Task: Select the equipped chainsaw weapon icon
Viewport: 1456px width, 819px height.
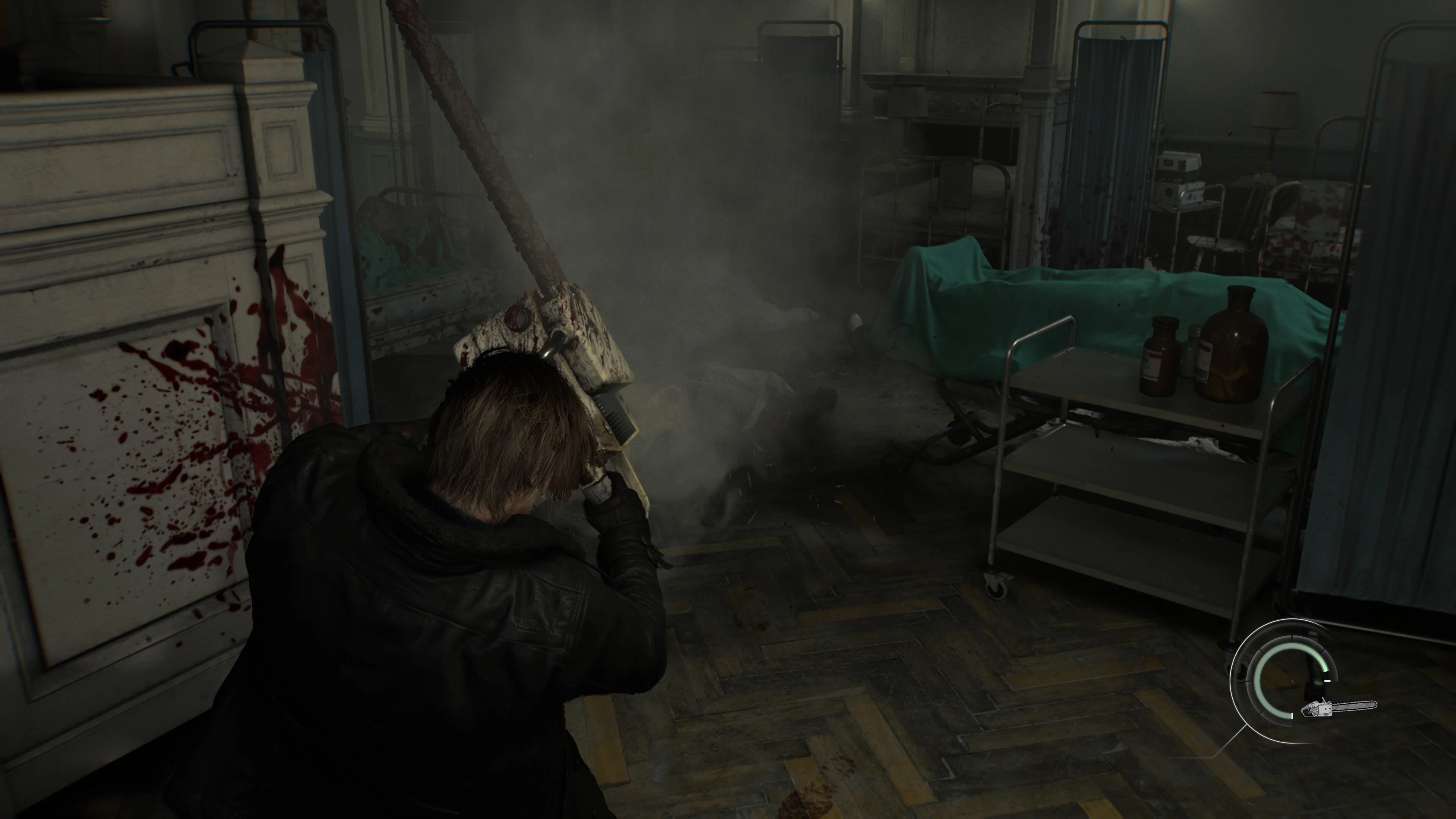Action: click(x=1339, y=707)
